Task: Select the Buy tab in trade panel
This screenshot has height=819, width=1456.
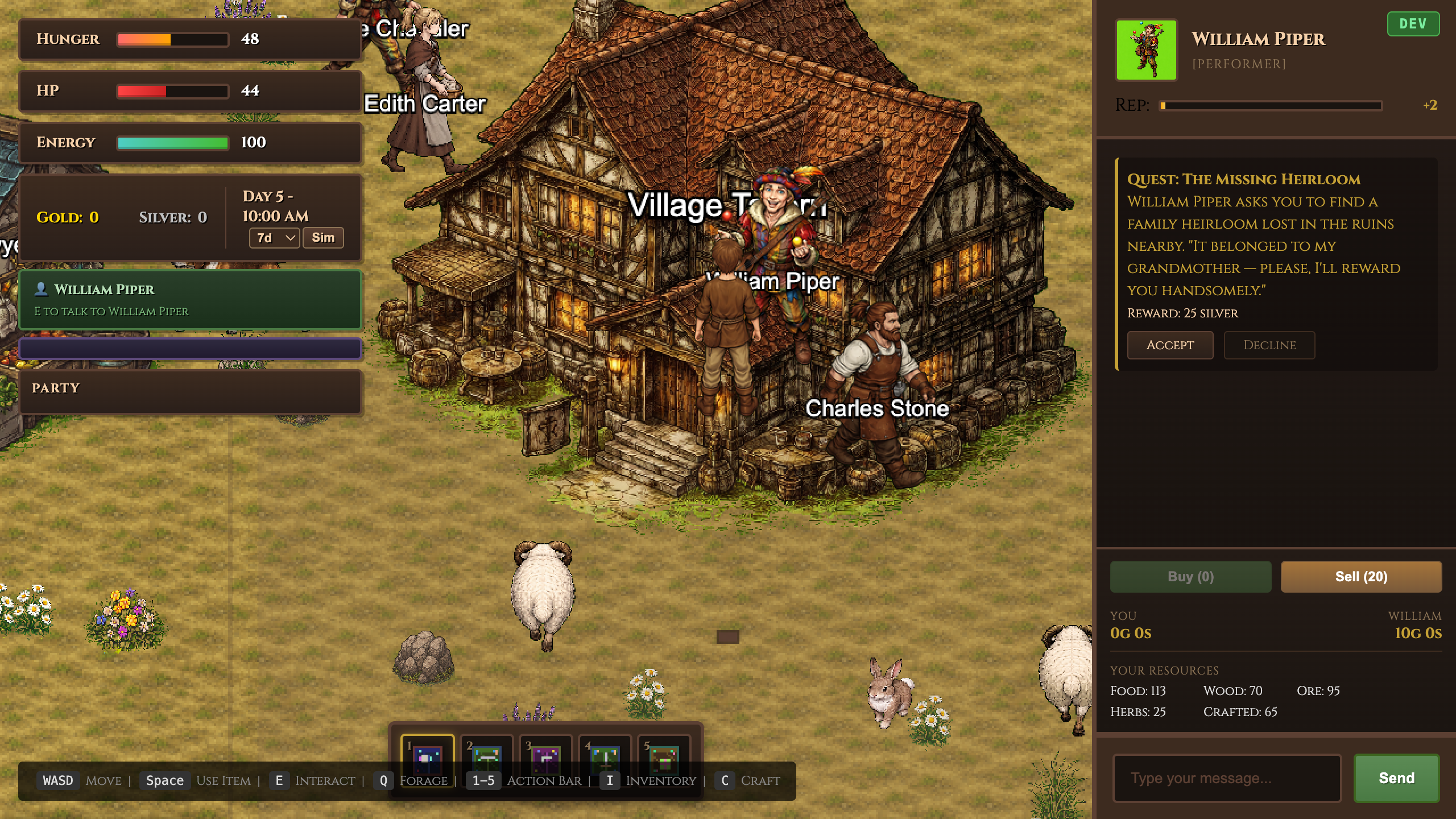Action: click(1190, 576)
